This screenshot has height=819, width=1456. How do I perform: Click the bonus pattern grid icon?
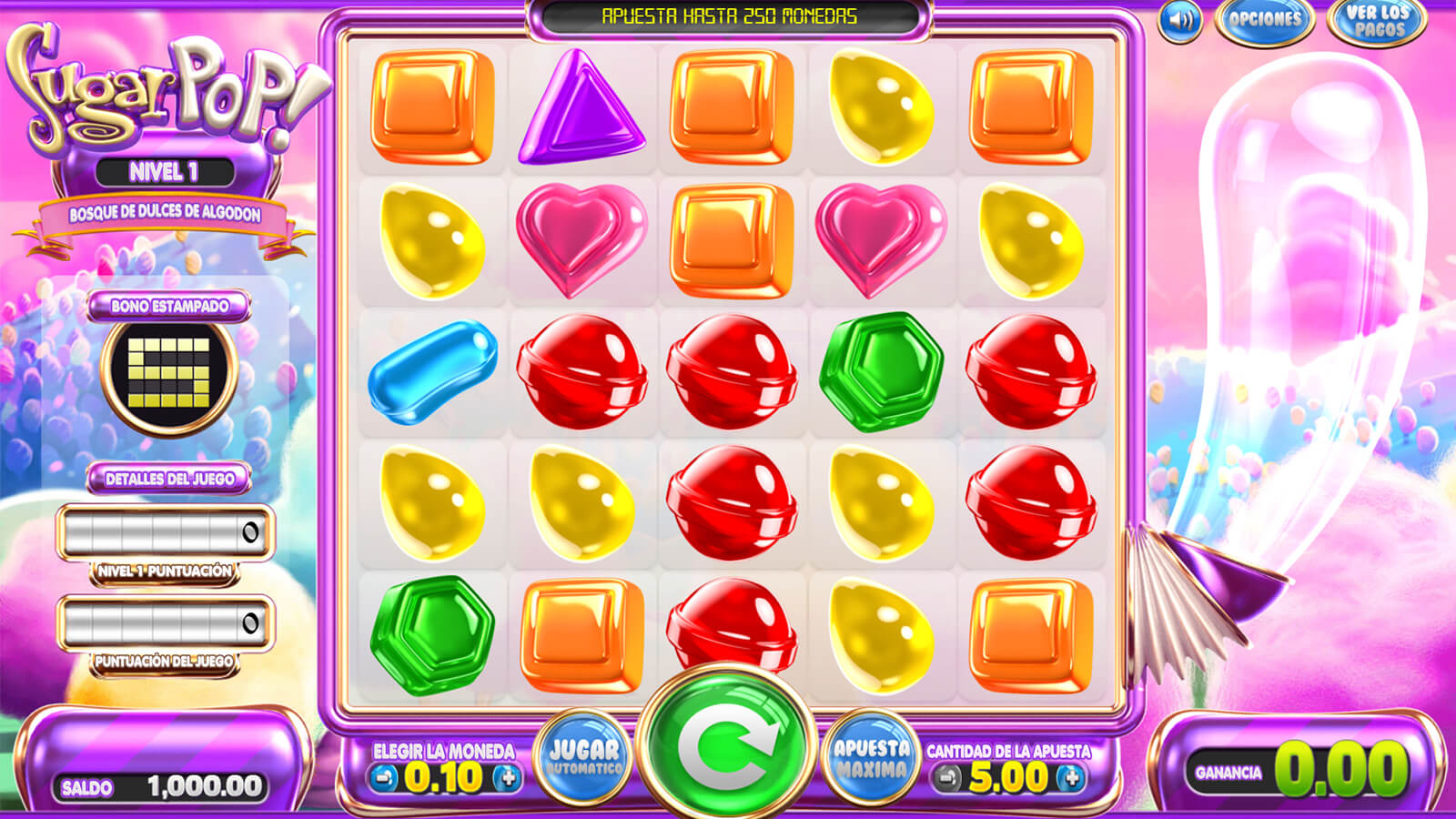point(169,373)
